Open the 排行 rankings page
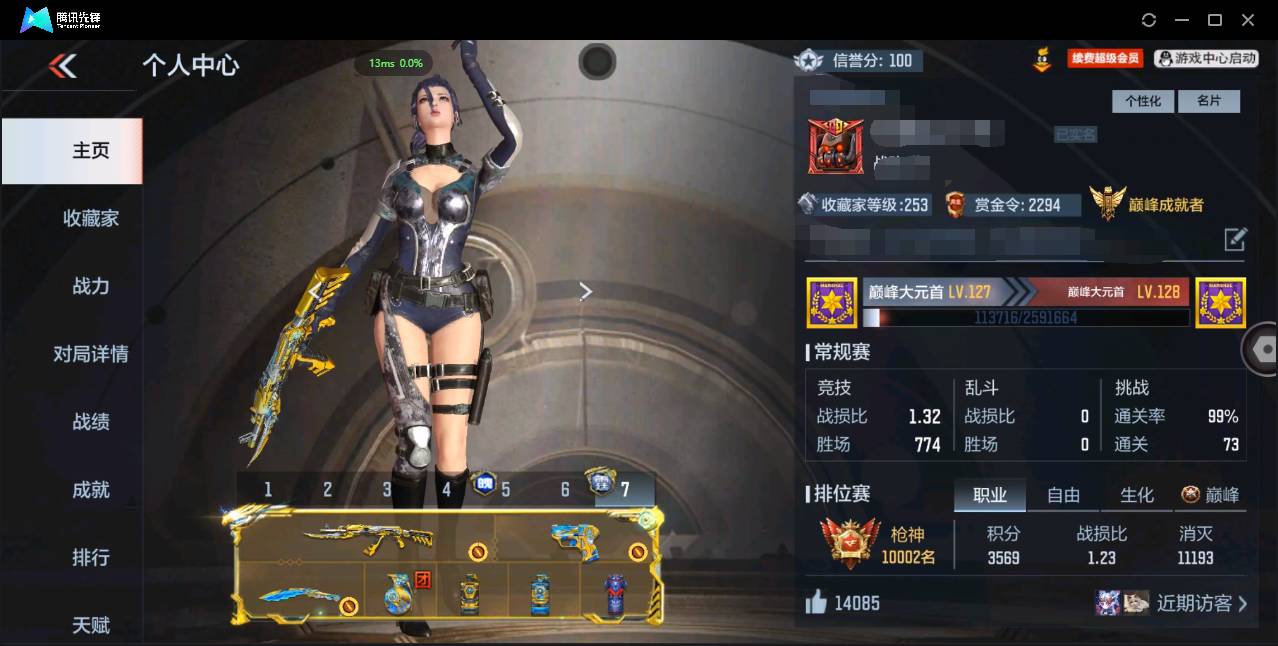The image size is (1278, 646). (91, 557)
